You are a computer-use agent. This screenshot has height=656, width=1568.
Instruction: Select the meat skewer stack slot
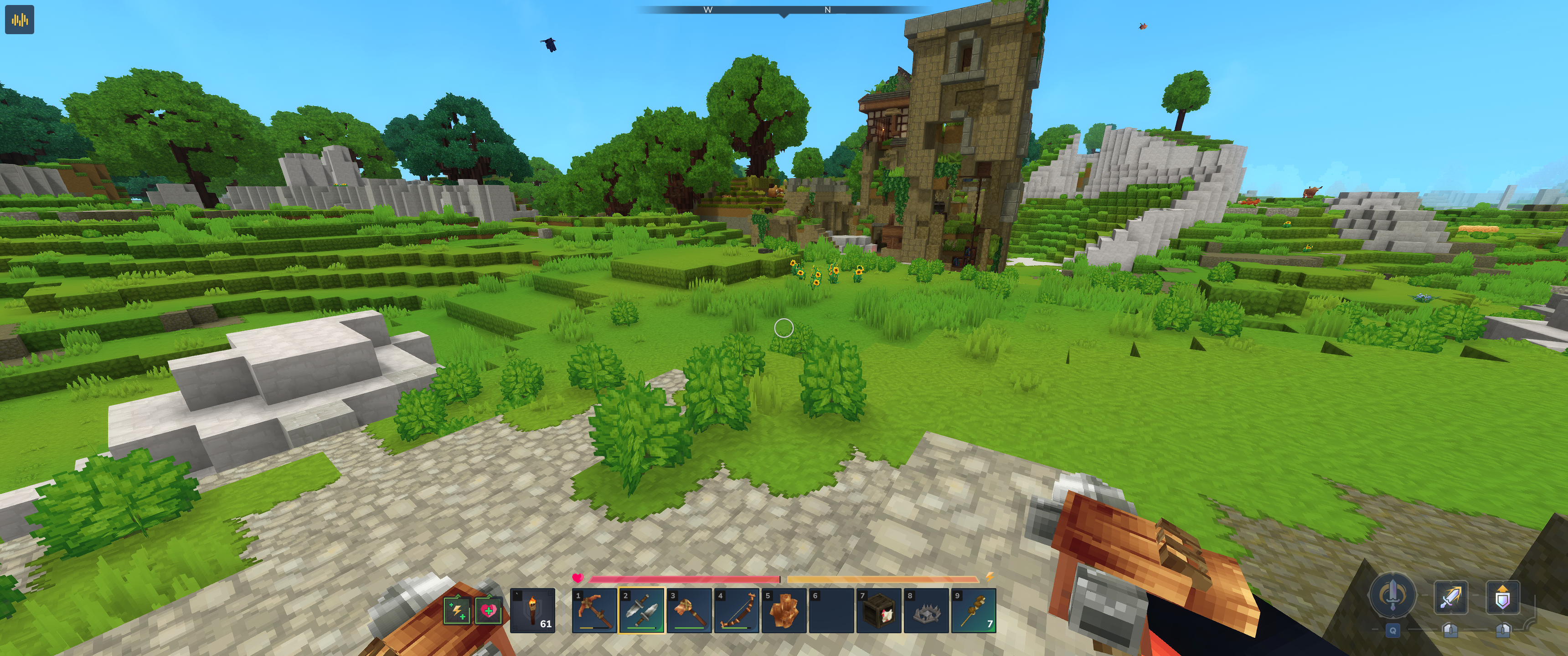coord(974,610)
